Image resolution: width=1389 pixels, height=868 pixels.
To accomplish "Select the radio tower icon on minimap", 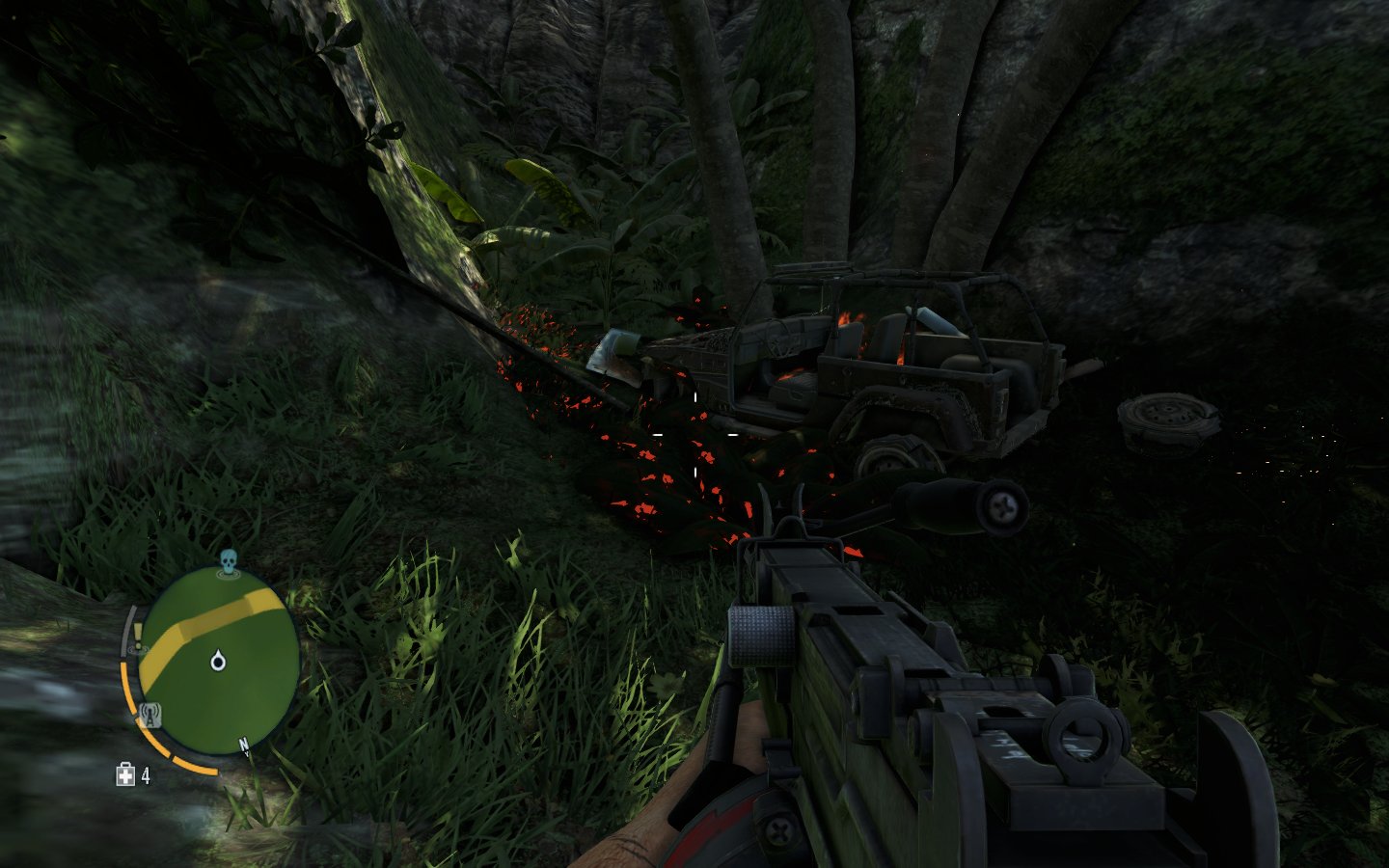I will click(150, 715).
